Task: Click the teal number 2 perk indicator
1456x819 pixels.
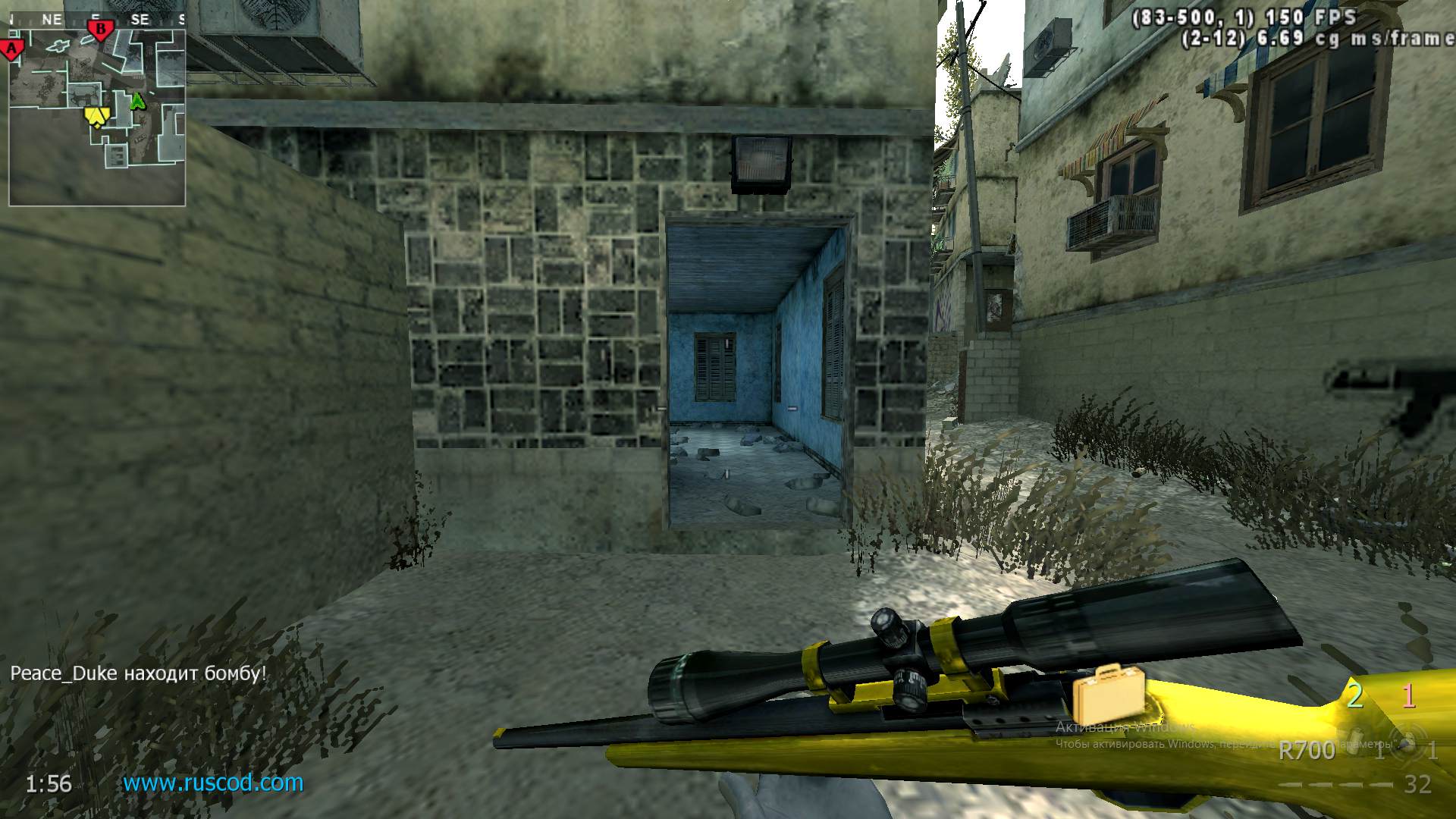Action: pyautogui.click(x=1354, y=695)
